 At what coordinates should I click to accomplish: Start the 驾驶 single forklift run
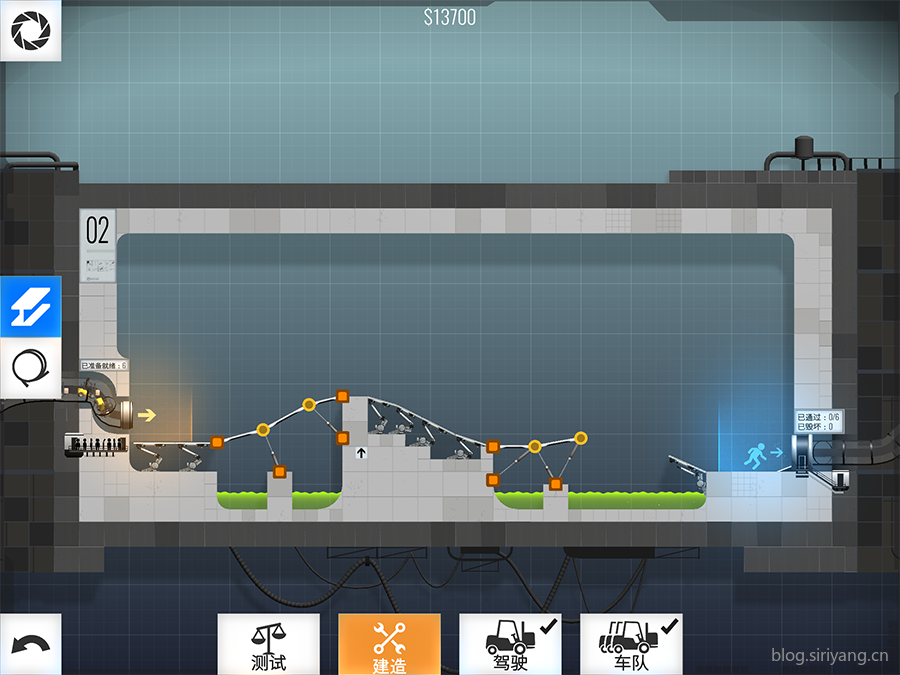510,644
